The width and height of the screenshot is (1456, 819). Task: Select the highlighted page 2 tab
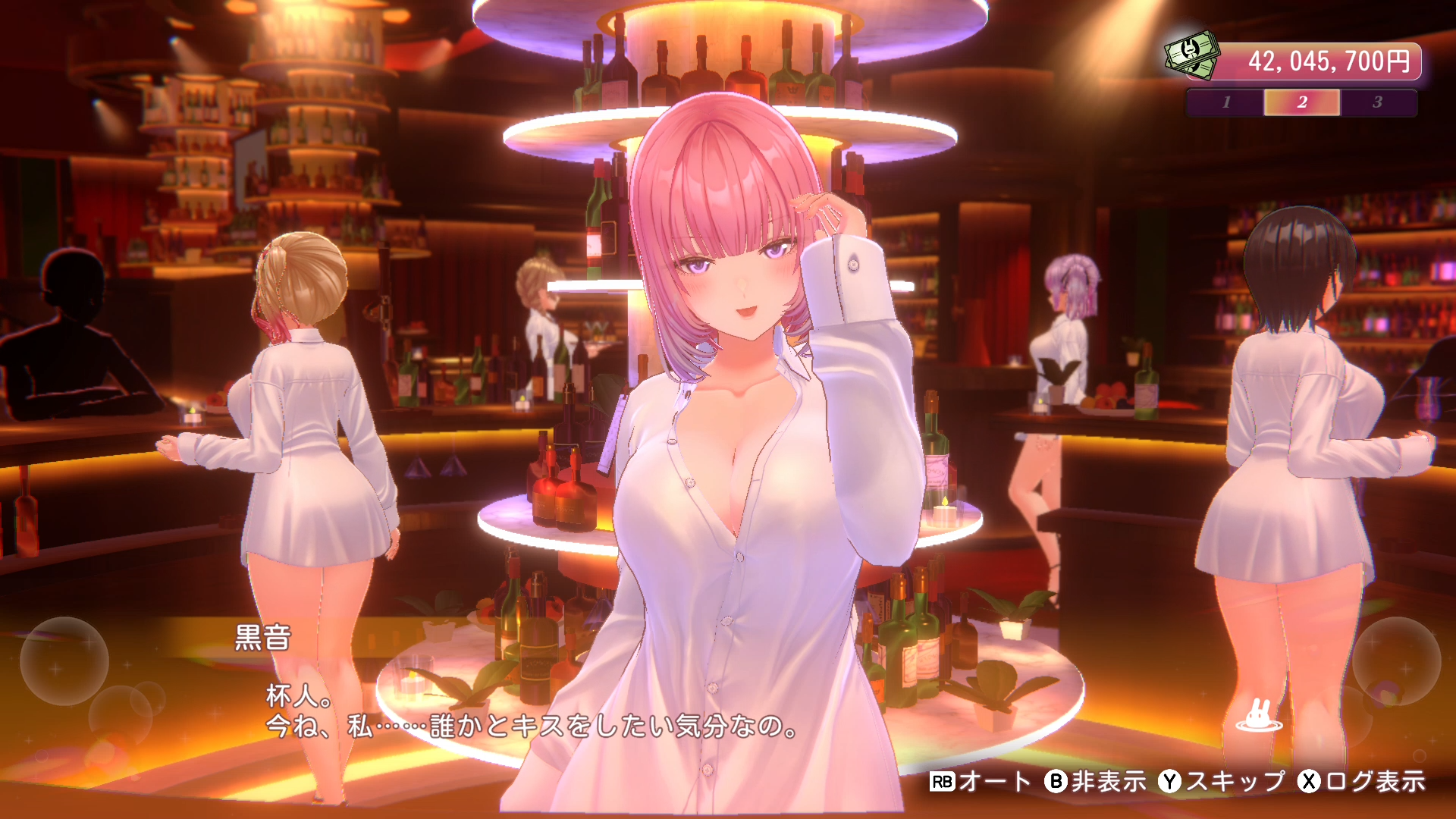[x=1303, y=103]
